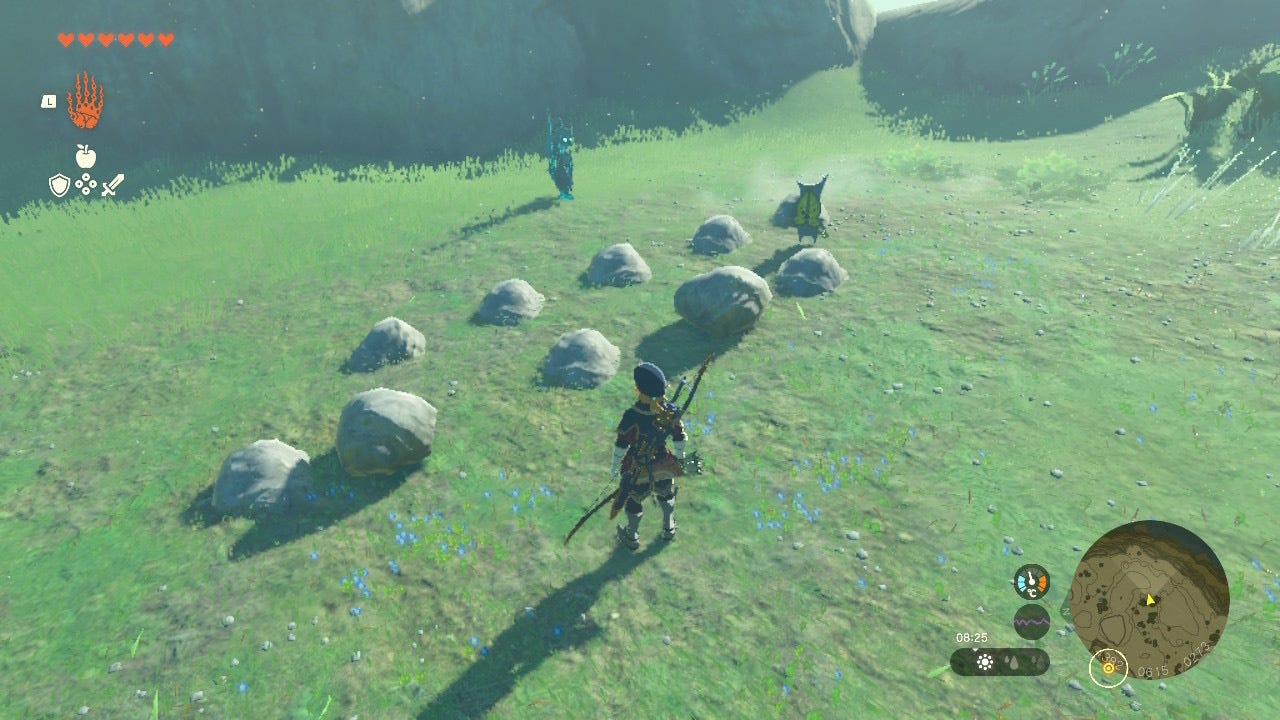Click the sunny weather icon
Viewport: 1280px width, 720px height.
(985, 661)
